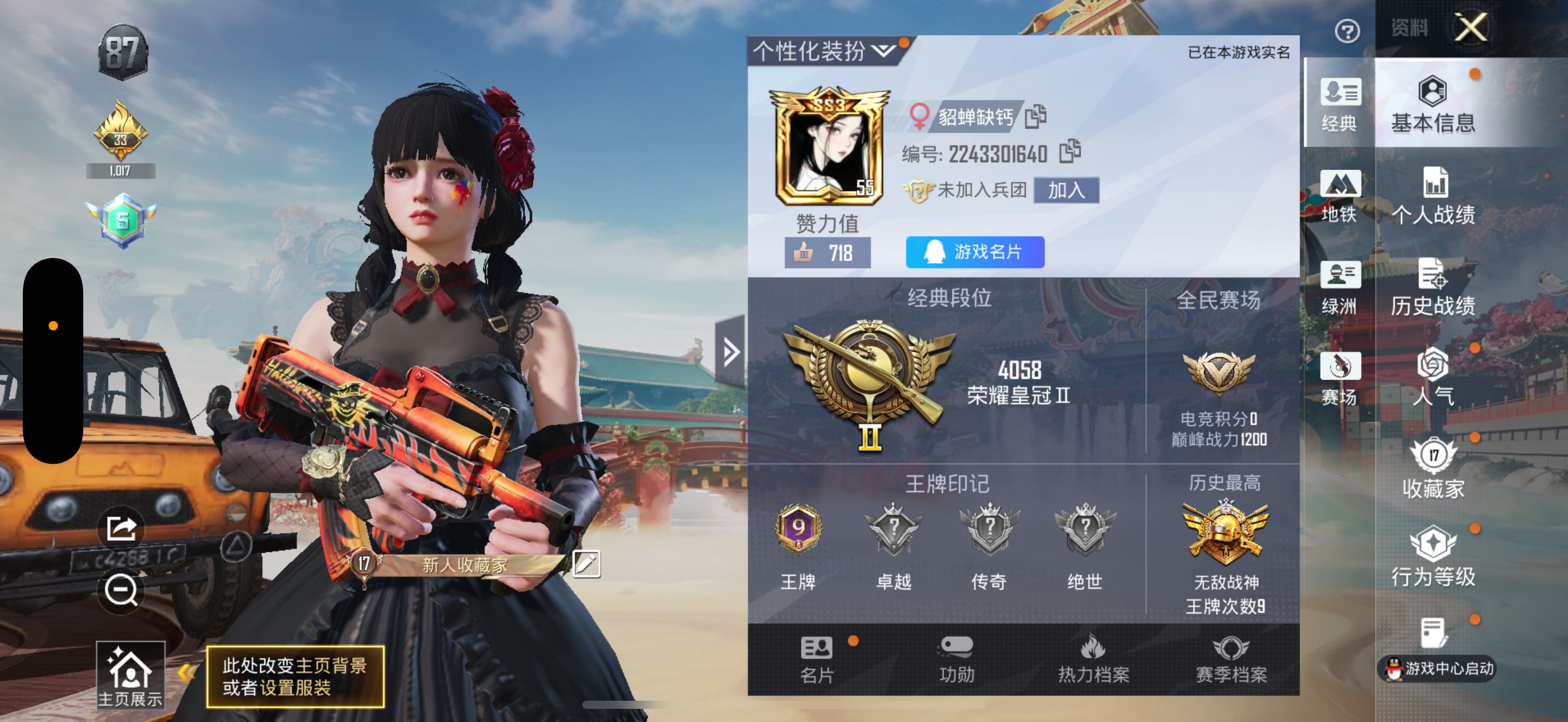Close the profile screen with X
Viewport: 1568px width, 722px height.
(x=1471, y=28)
